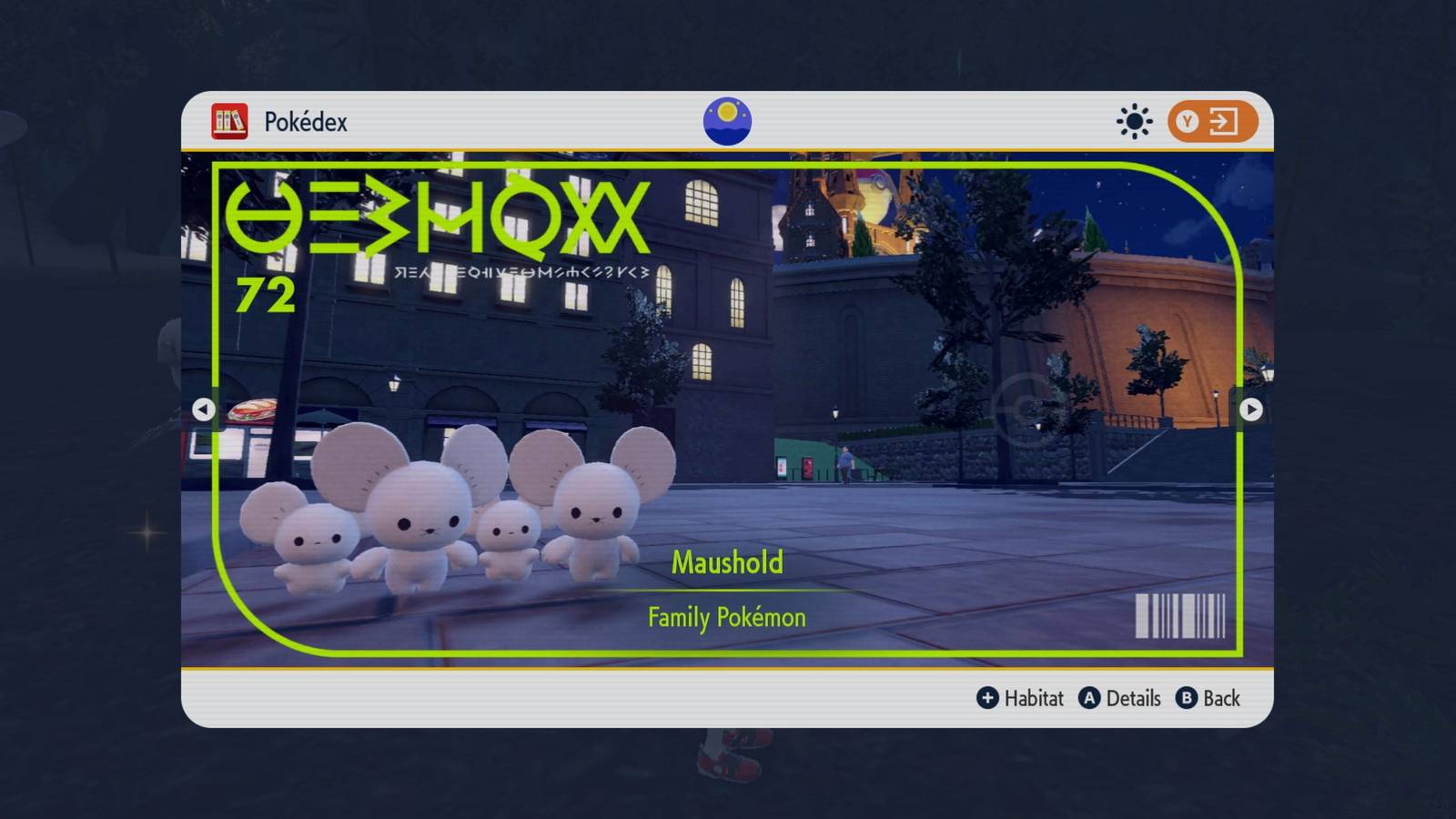This screenshot has width=1456, height=819.
Task: Select the night moon emblem
Action: click(x=727, y=121)
